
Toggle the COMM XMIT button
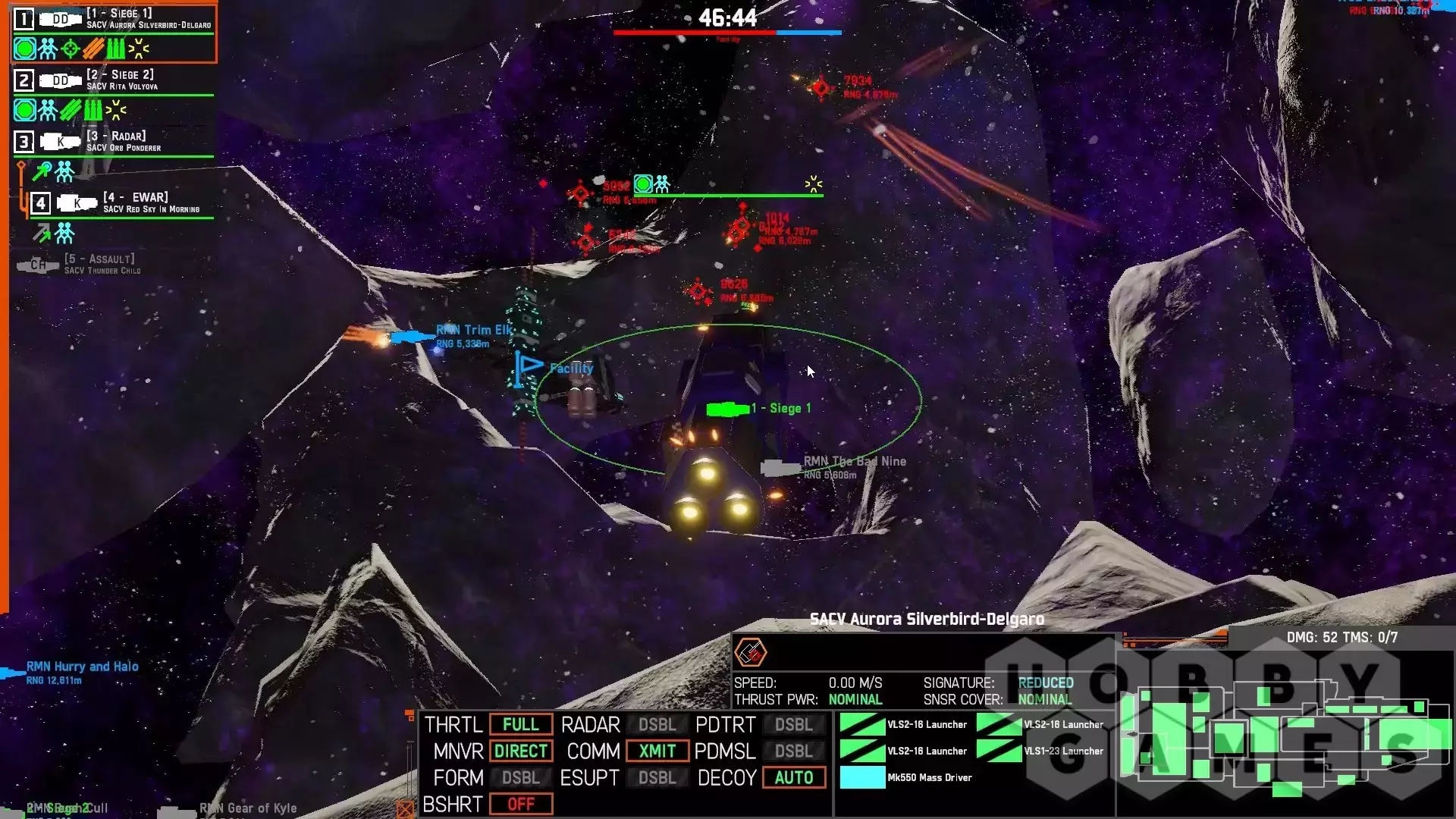(x=657, y=752)
